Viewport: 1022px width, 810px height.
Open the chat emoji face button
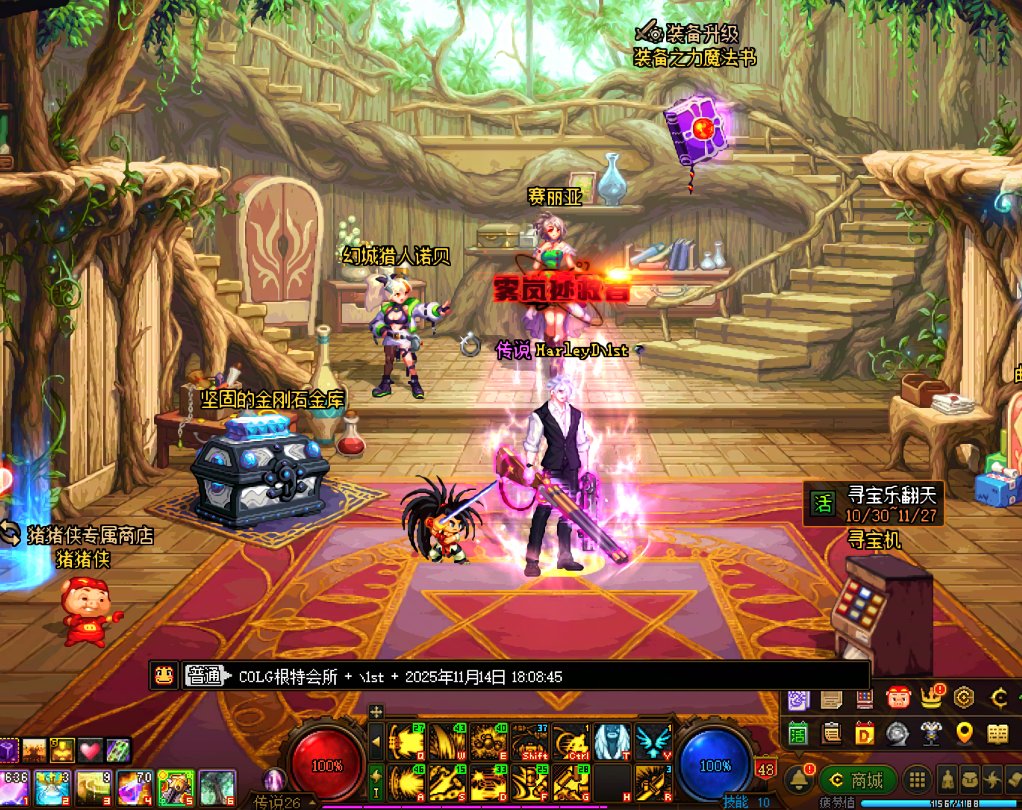[x=163, y=676]
